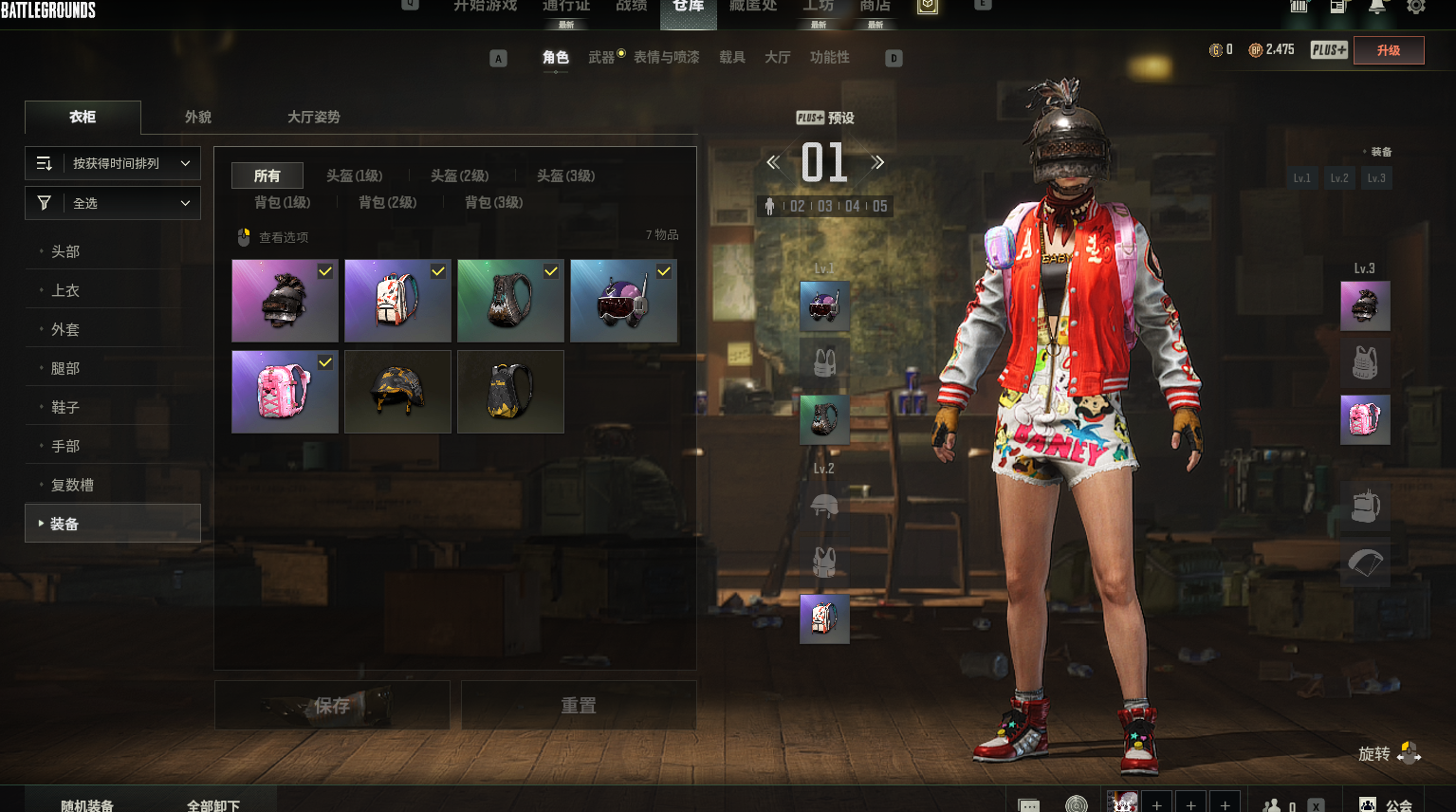The height and width of the screenshot is (812, 1456).
Task: Open the 武器 weapons section
Action: pos(601,58)
